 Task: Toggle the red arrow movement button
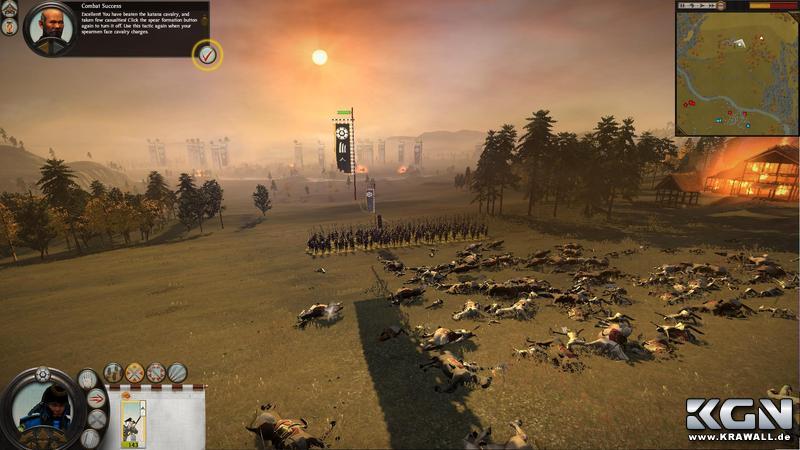pyautogui.click(x=97, y=398)
